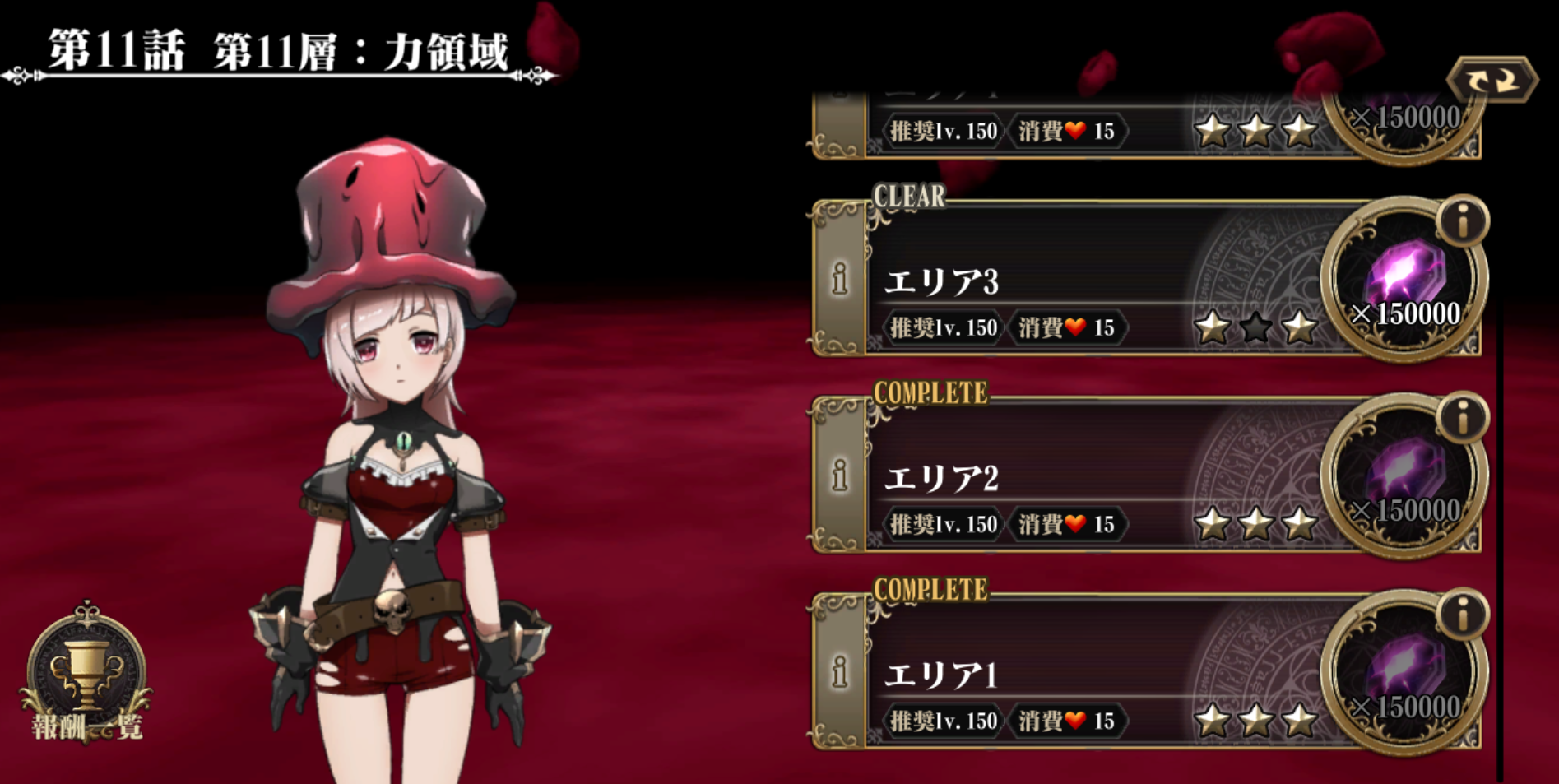The width and height of the screenshot is (1559, 784).
Task: Click the swap arrows button at top right
Action: [x=1492, y=81]
